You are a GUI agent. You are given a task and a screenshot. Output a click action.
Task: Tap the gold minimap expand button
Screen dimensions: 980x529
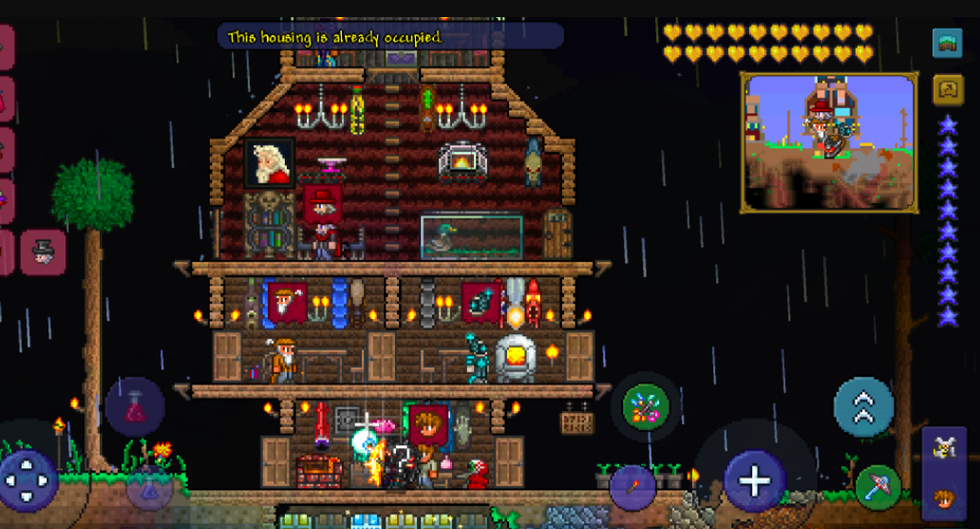coord(947,90)
